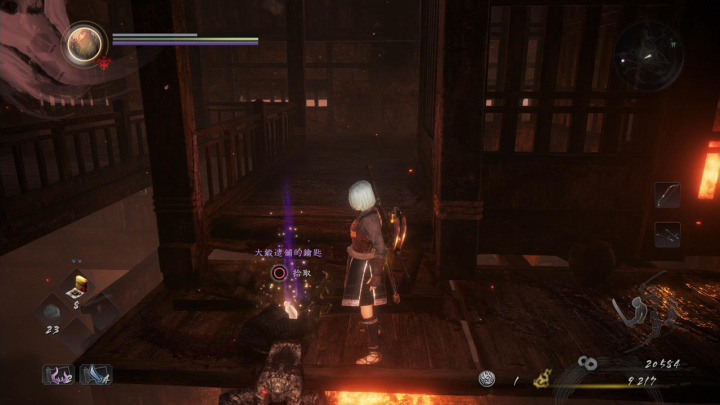Click the silver coin icon
The width and height of the screenshot is (720, 405).
click(487, 380)
